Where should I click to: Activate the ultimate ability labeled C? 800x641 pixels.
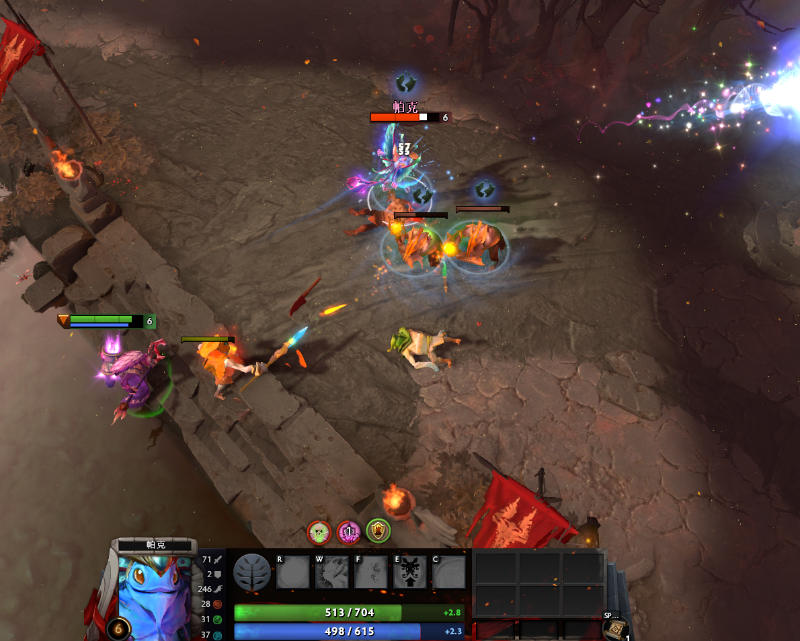click(x=449, y=573)
